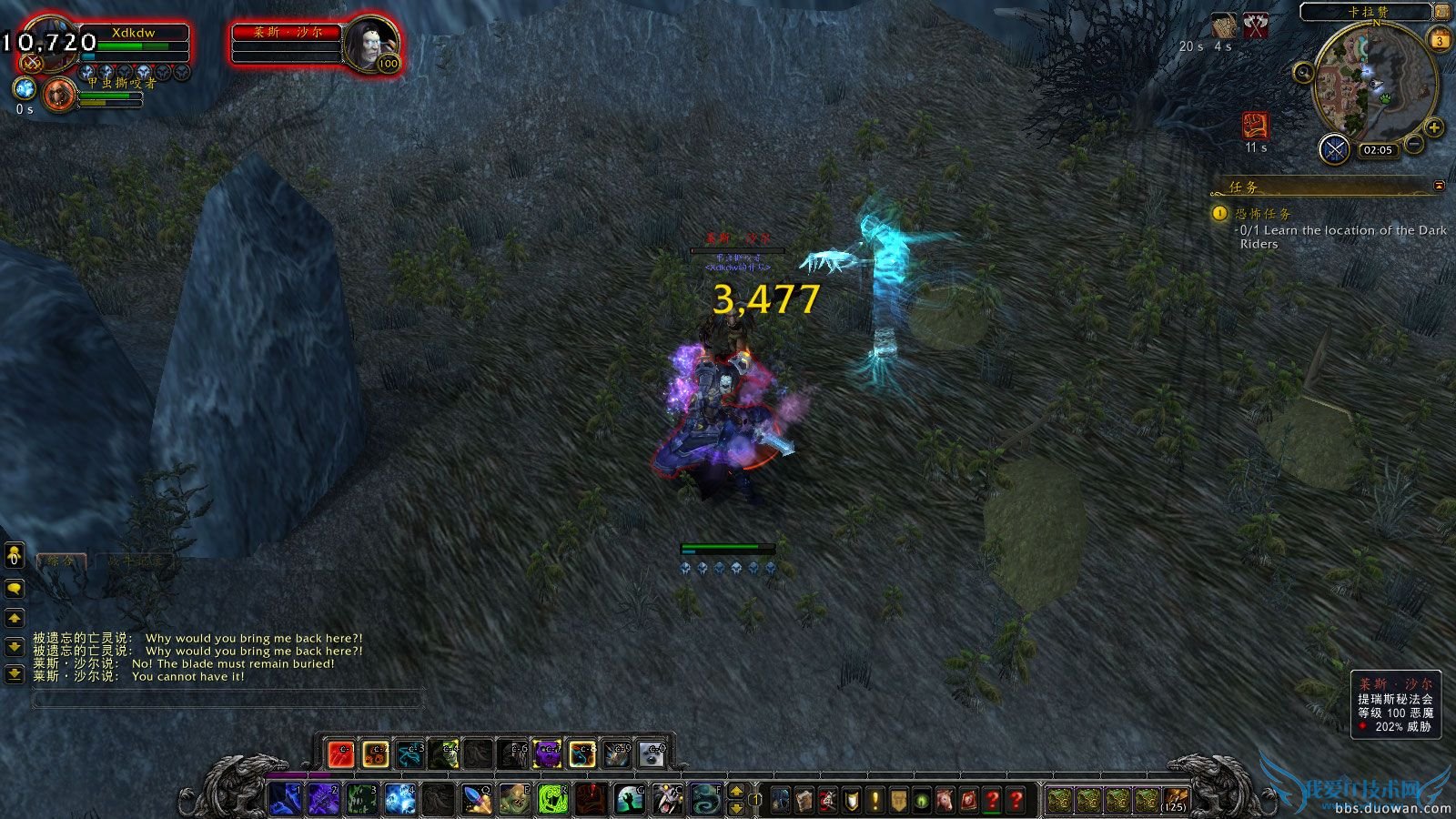Click the minimap tracking magnifier button

(1303, 73)
